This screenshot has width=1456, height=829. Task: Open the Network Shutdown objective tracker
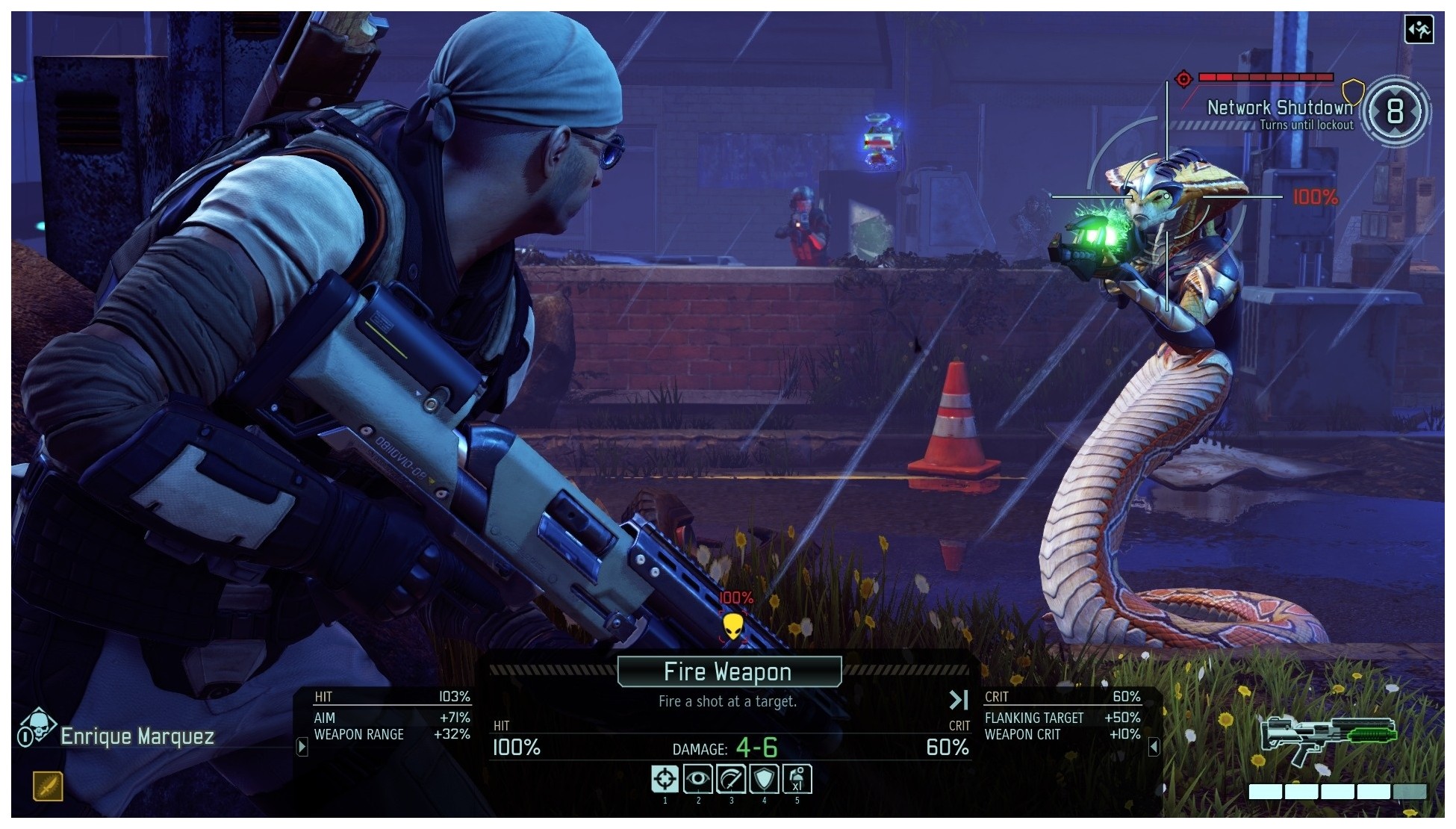tap(1280, 108)
